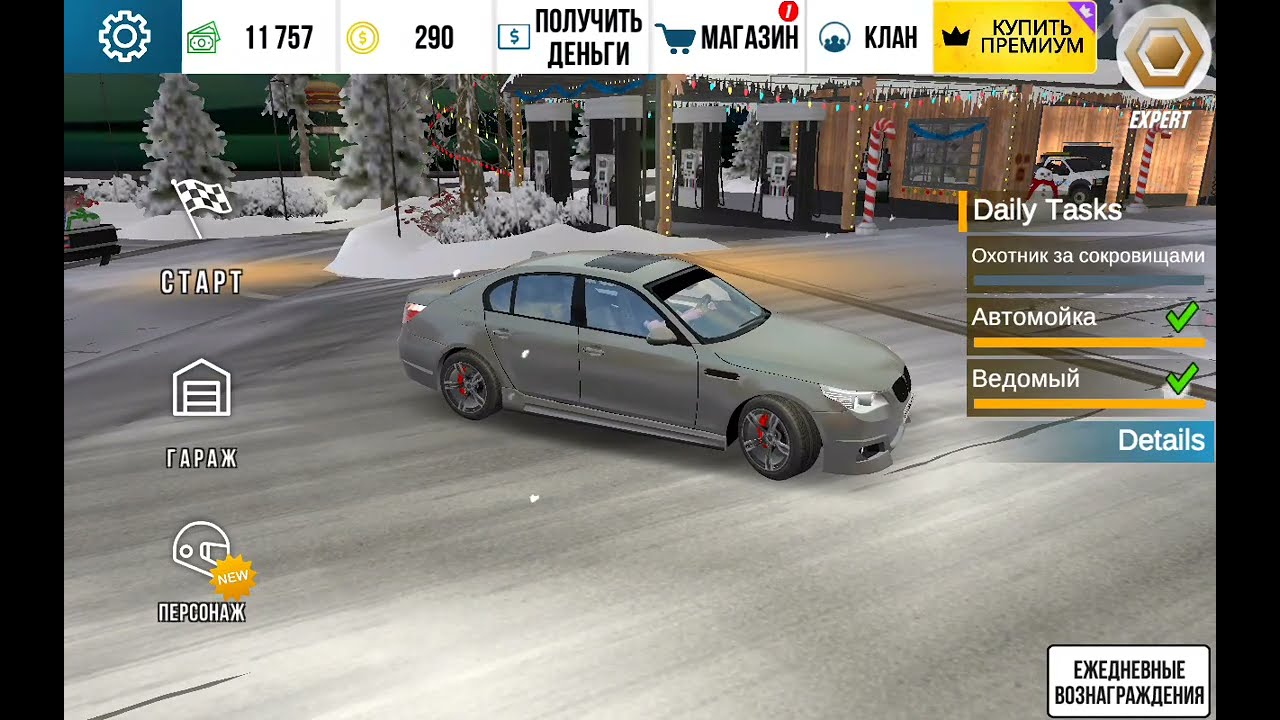Open the МАГАЗИН shop
The width and height of the screenshot is (1280, 720).
click(729, 38)
